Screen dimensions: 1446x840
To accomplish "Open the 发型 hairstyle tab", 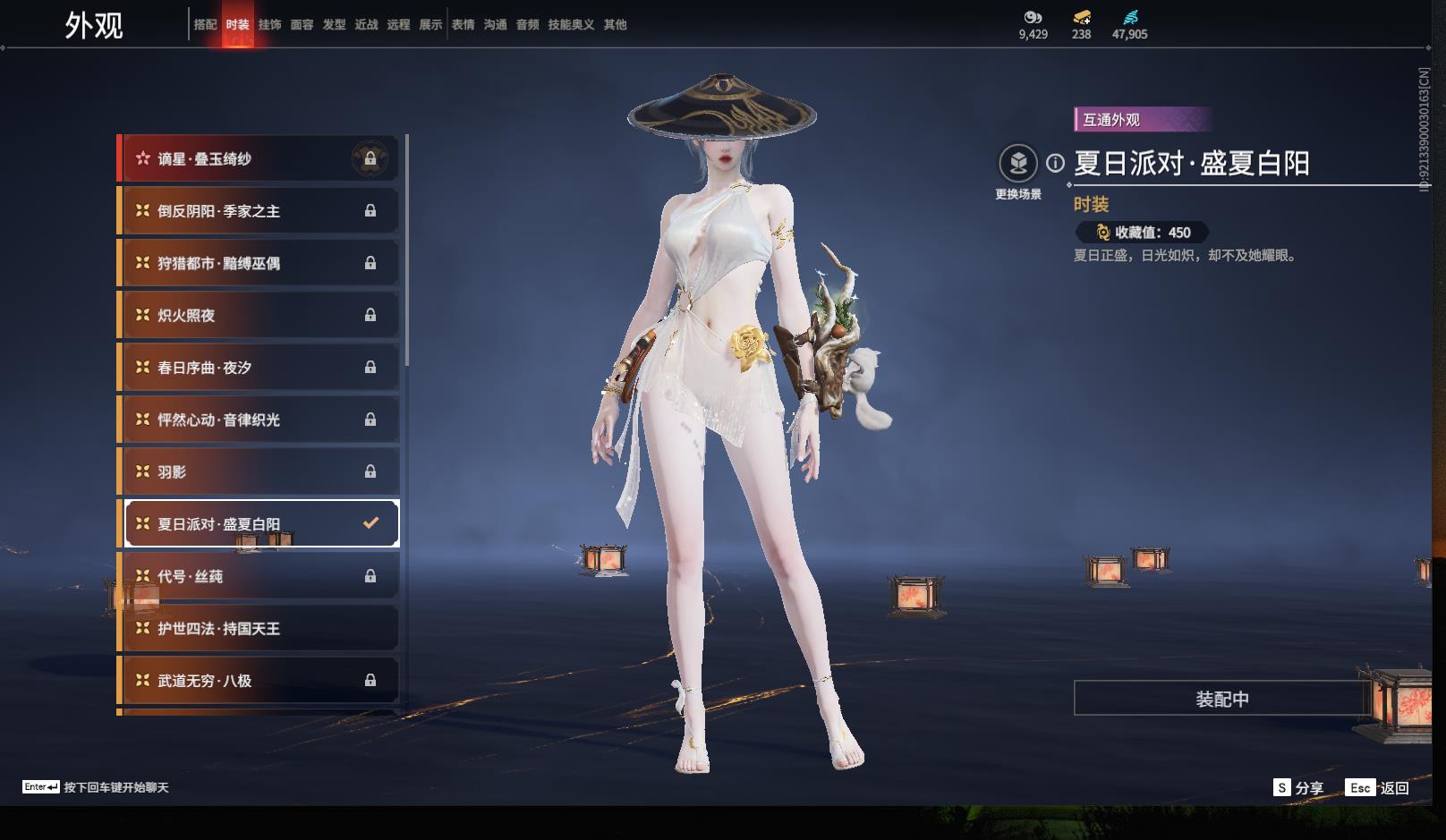I will tap(334, 25).
